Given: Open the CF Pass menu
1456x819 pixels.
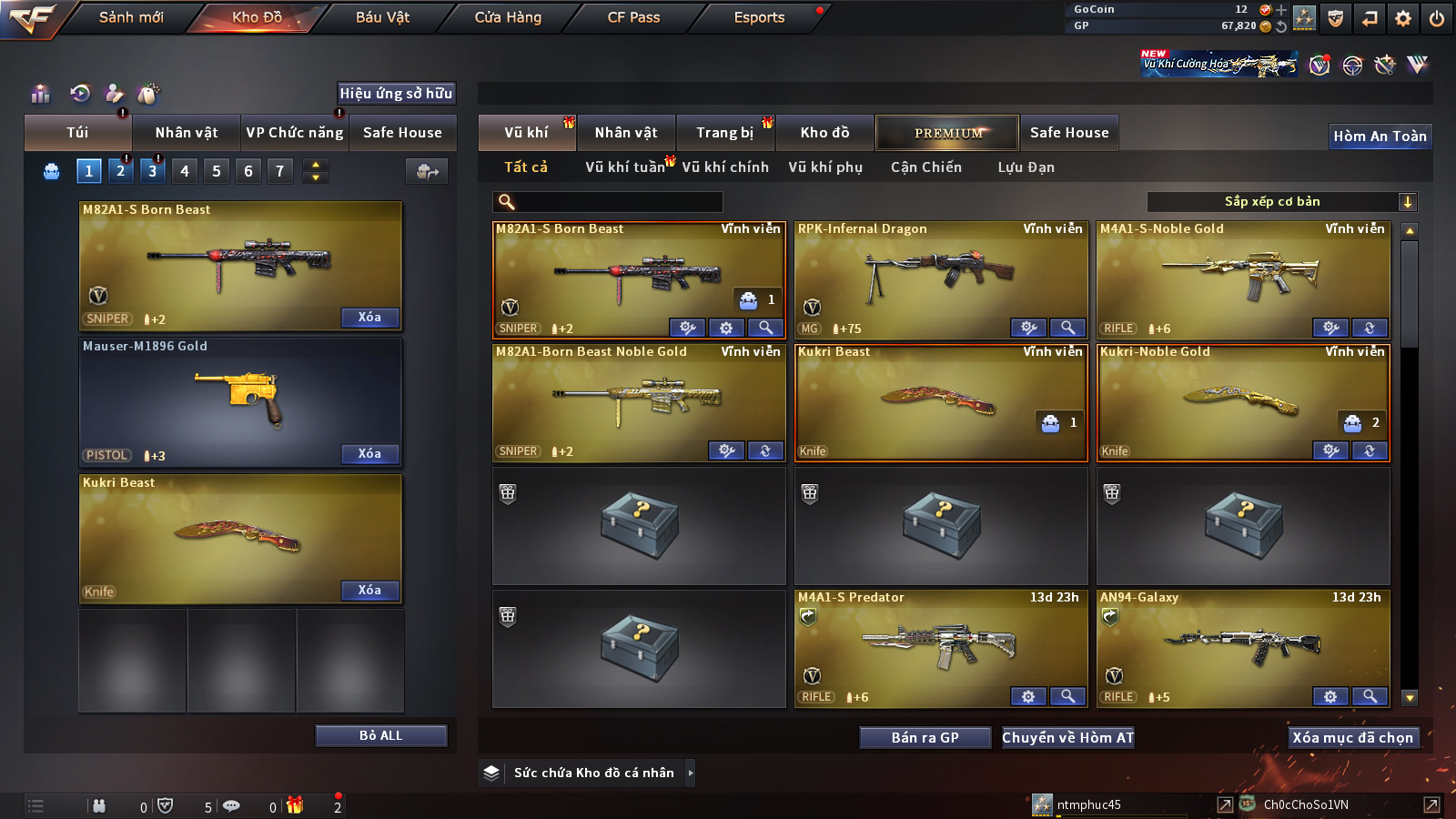Looking at the screenshot, I should coord(633,17).
